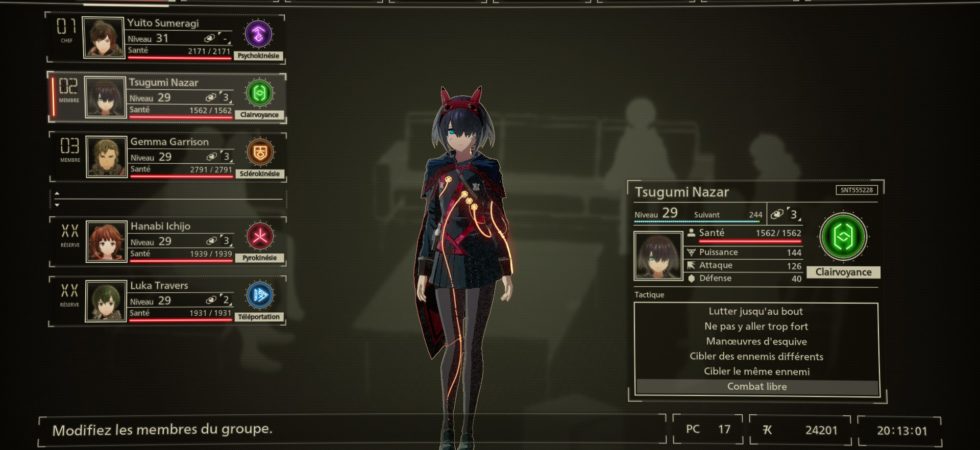The image size is (980, 450).
Task: Choose Tsugumi Nazar member slot
Action: point(165,97)
